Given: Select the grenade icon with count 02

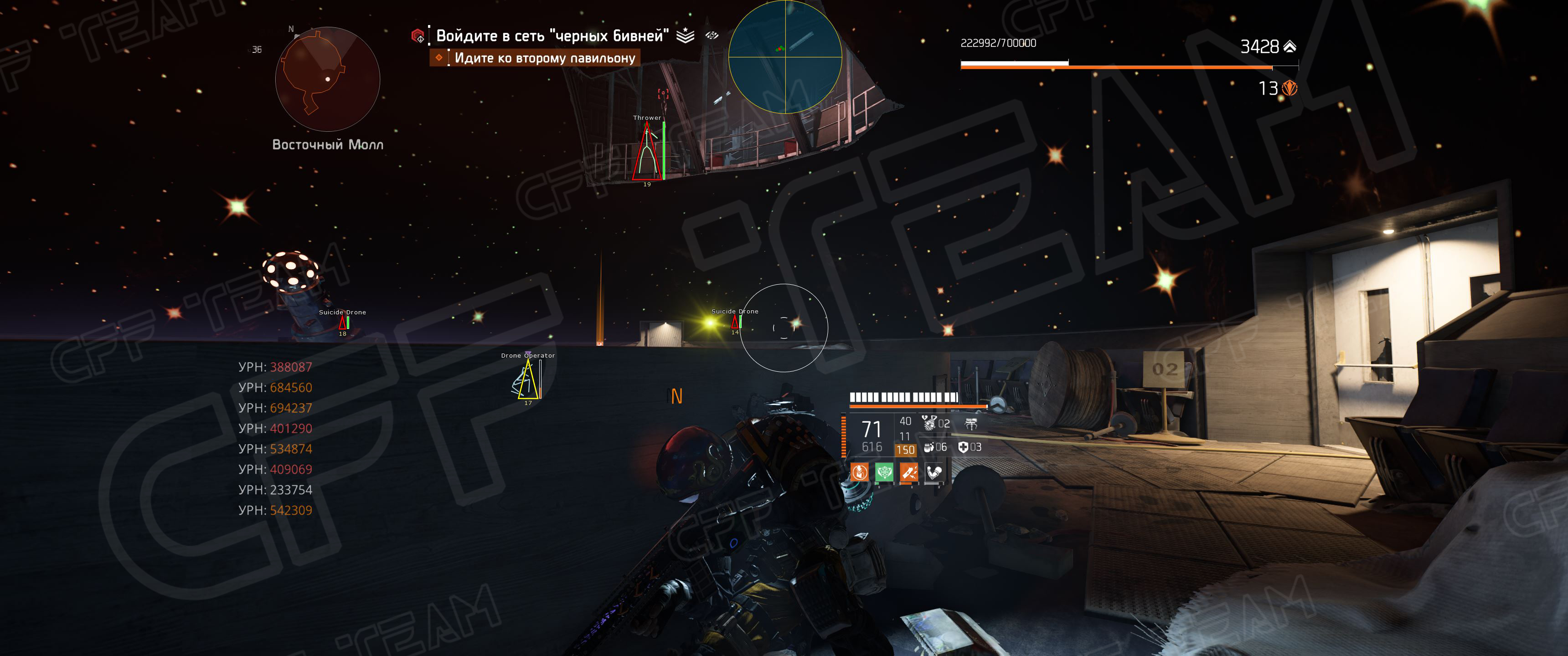Looking at the screenshot, I should [929, 423].
